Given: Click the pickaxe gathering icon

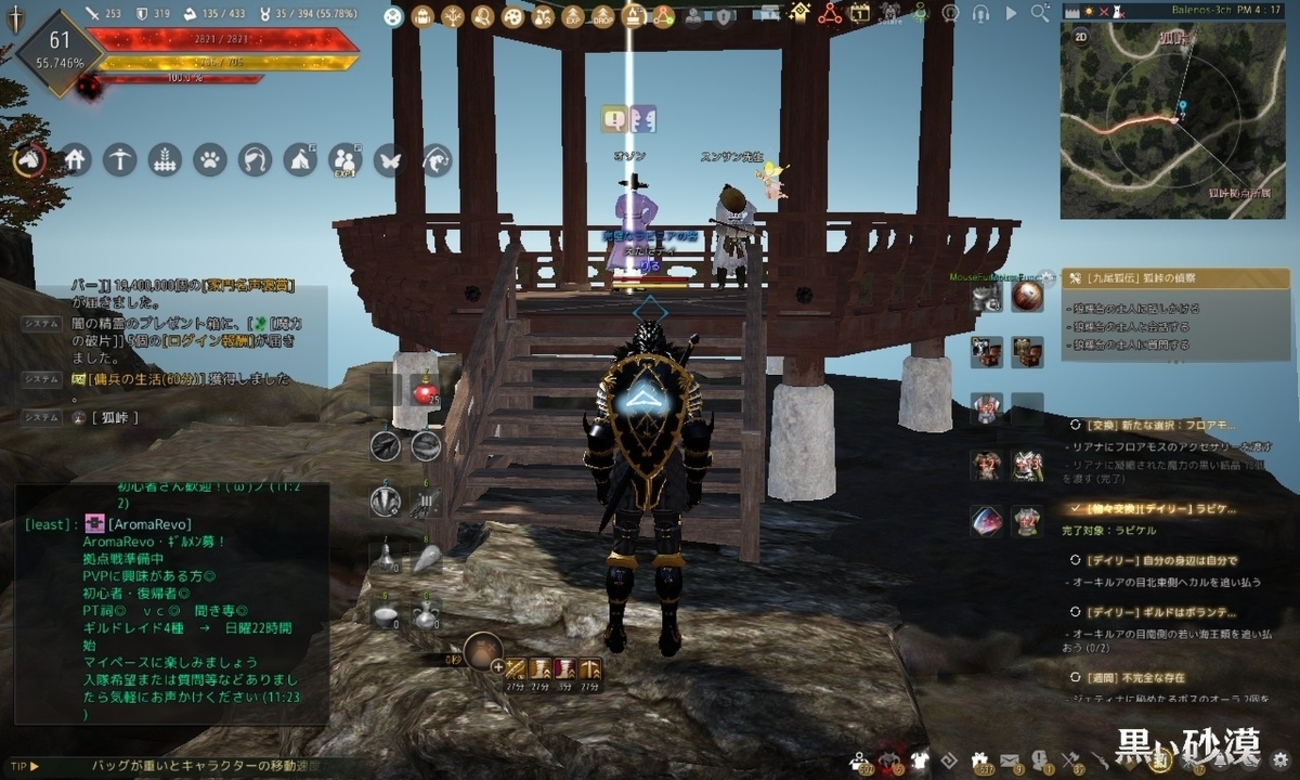Looking at the screenshot, I should pyautogui.click(x=120, y=160).
